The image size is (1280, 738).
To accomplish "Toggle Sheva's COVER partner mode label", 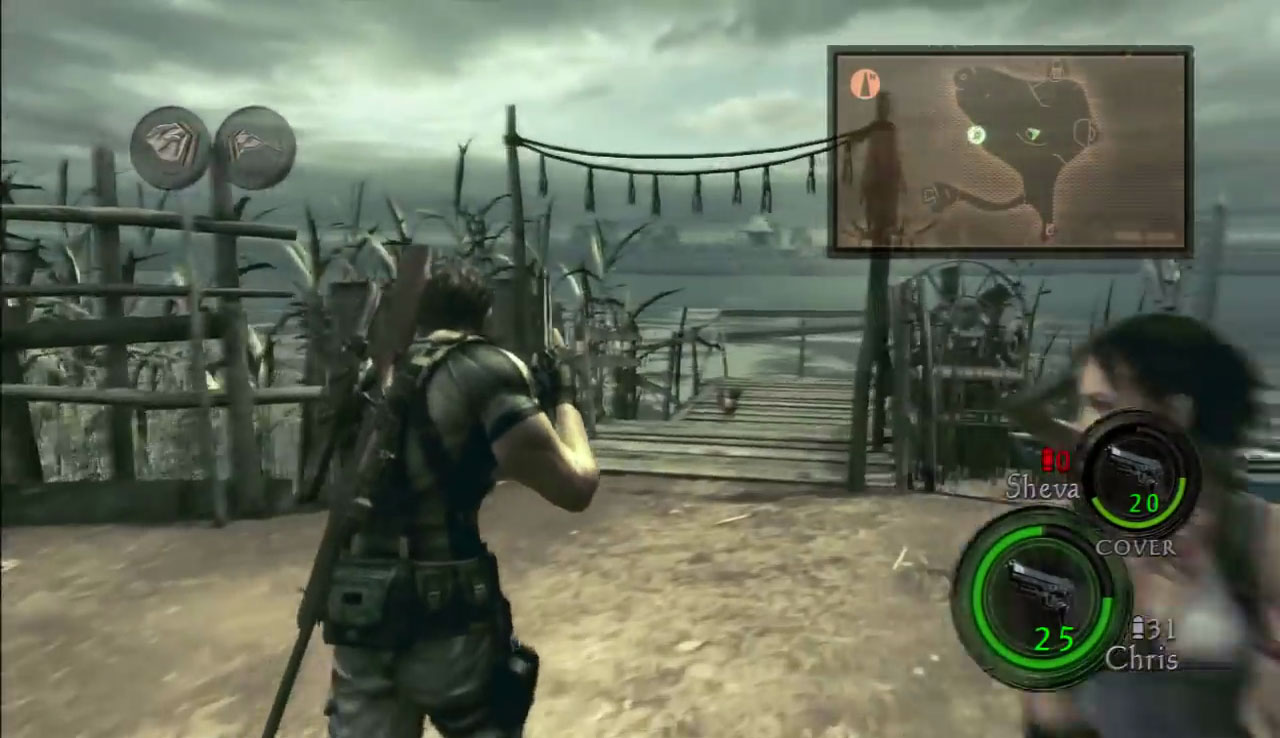I will [x=1135, y=547].
